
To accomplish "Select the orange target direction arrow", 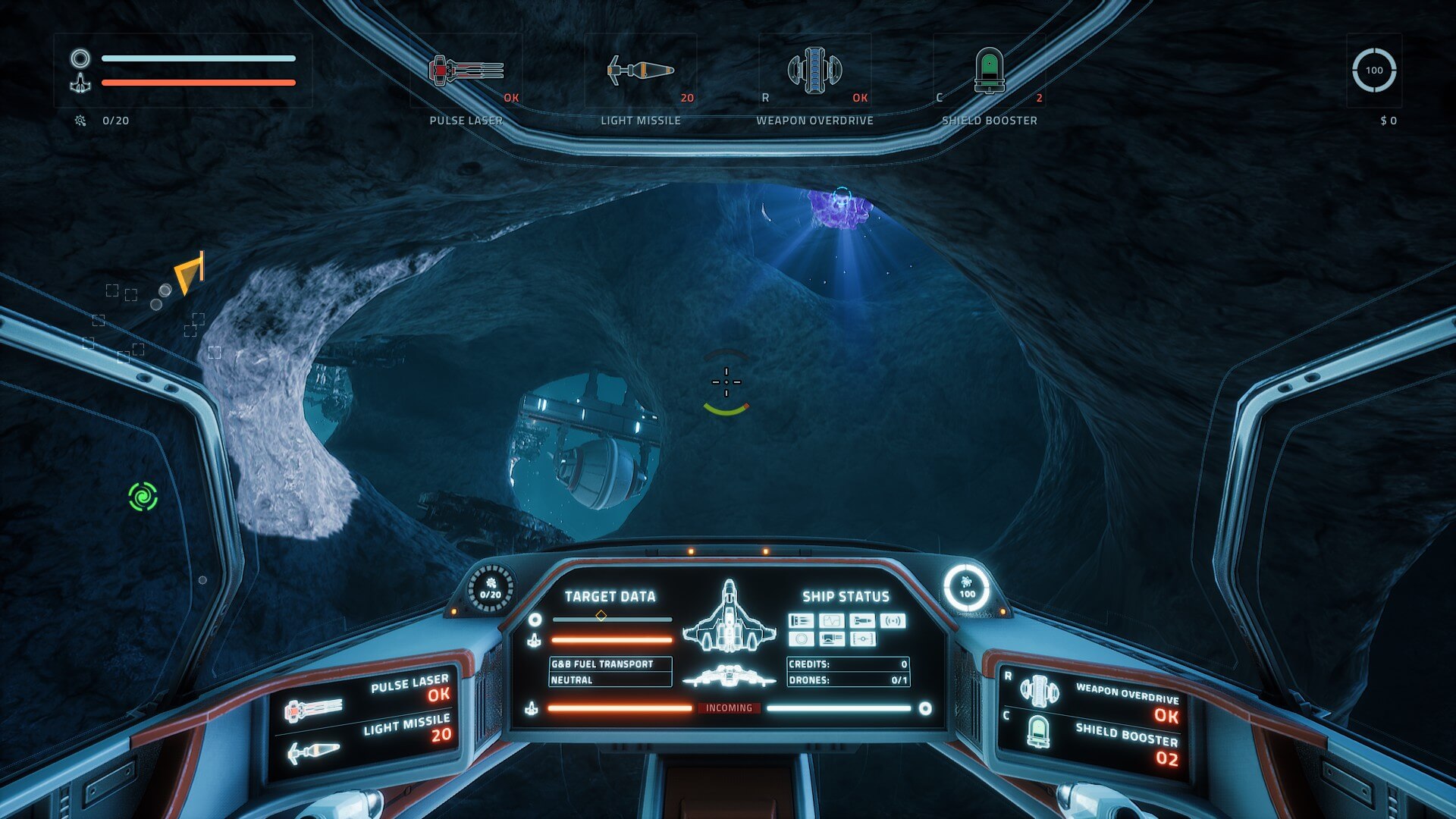I will [190, 273].
